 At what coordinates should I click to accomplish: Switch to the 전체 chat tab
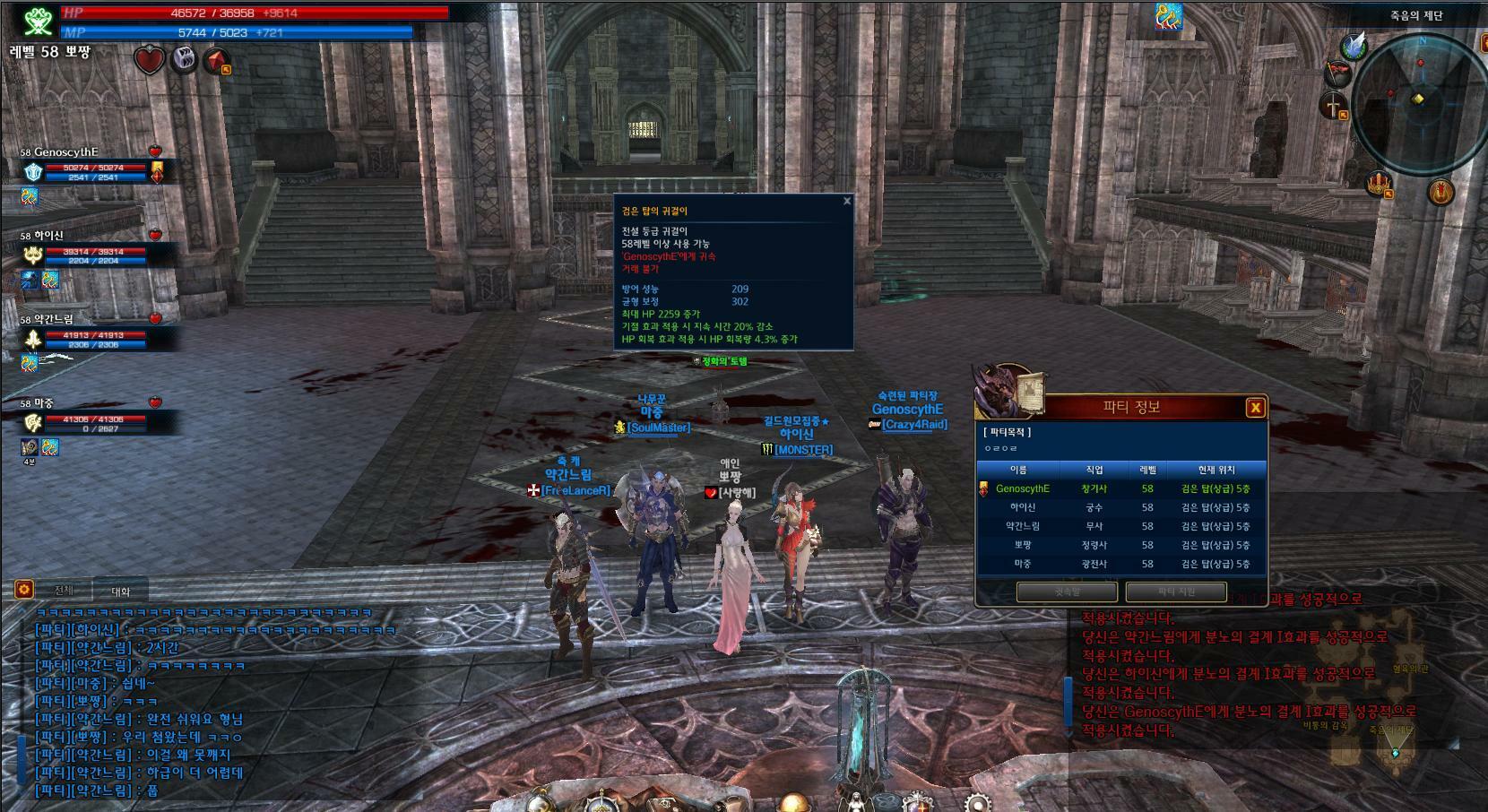pyautogui.click(x=65, y=591)
